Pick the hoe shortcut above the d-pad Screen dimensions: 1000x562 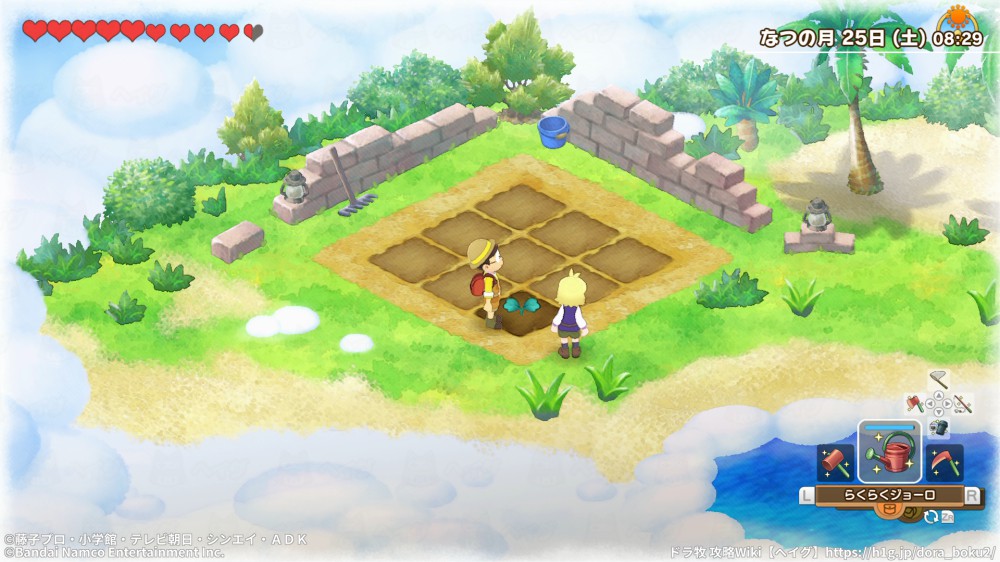pos(937,379)
